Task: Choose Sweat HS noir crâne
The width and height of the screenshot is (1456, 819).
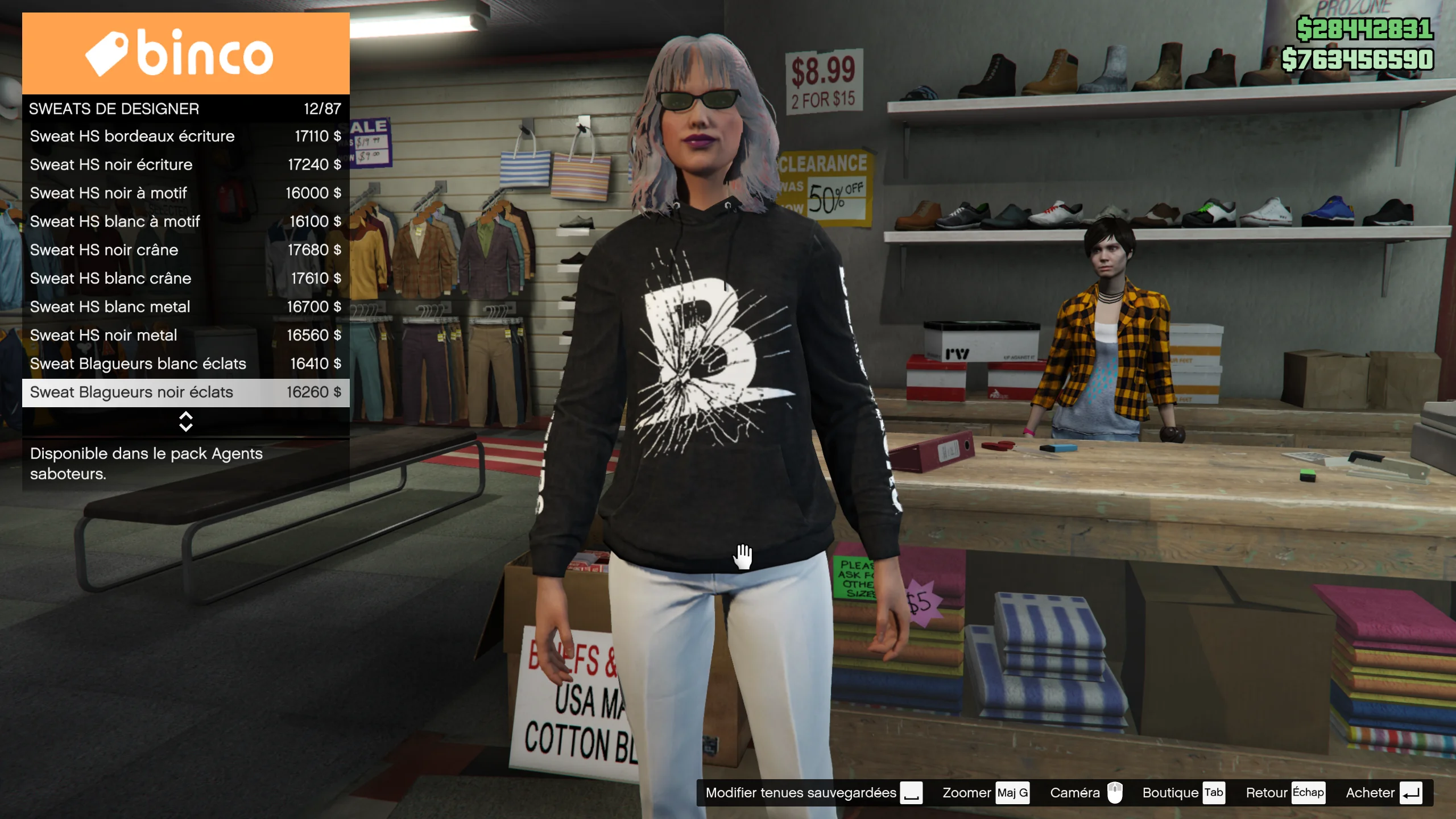Action: pos(185,250)
